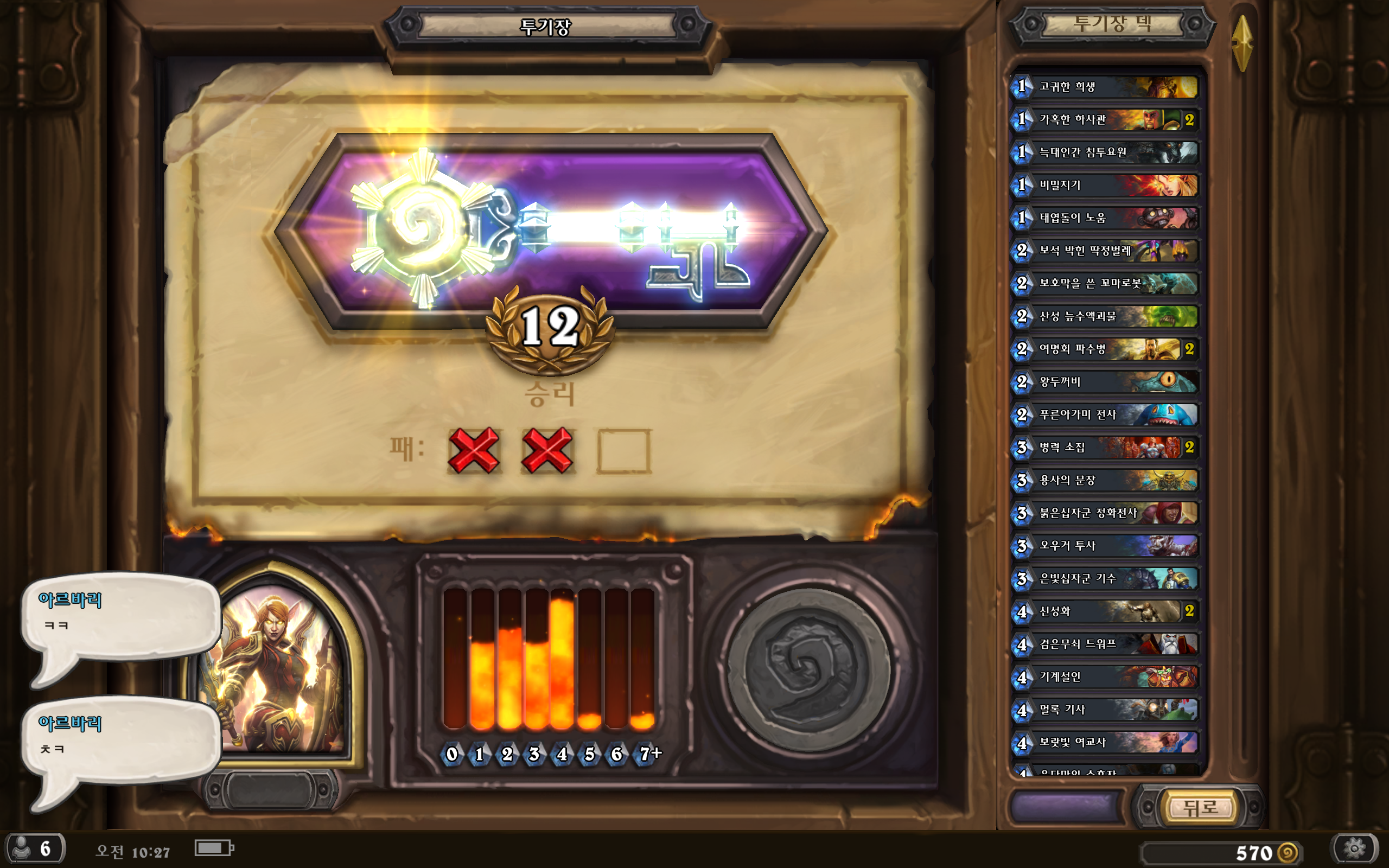Select 보석 박힌 딱정벌레 card row
This screenshot has height=868, width=1389.
[1104, 250]
